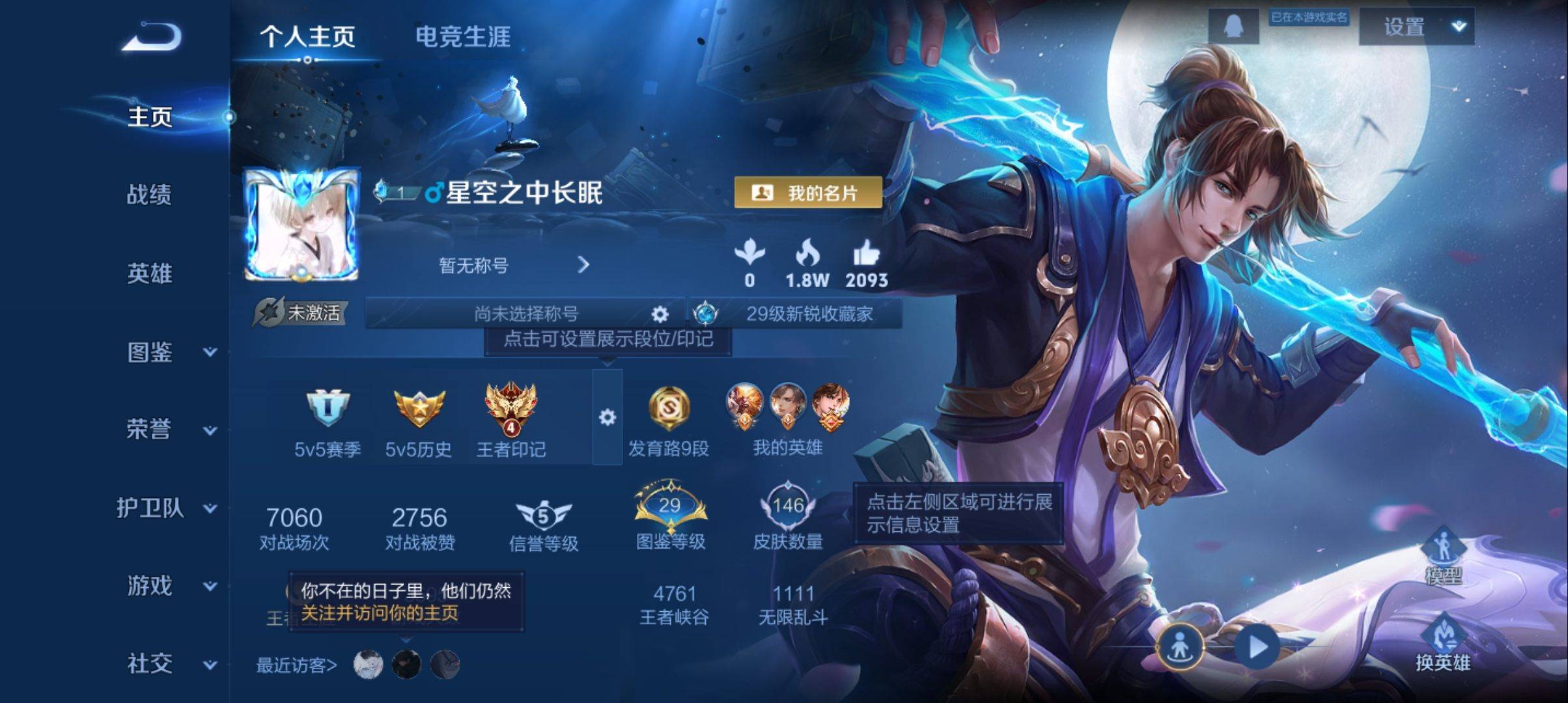Viewport: 1568px width, 703px height.
Task: Open 我的名片 card button
Action: (x=809, y=193)
